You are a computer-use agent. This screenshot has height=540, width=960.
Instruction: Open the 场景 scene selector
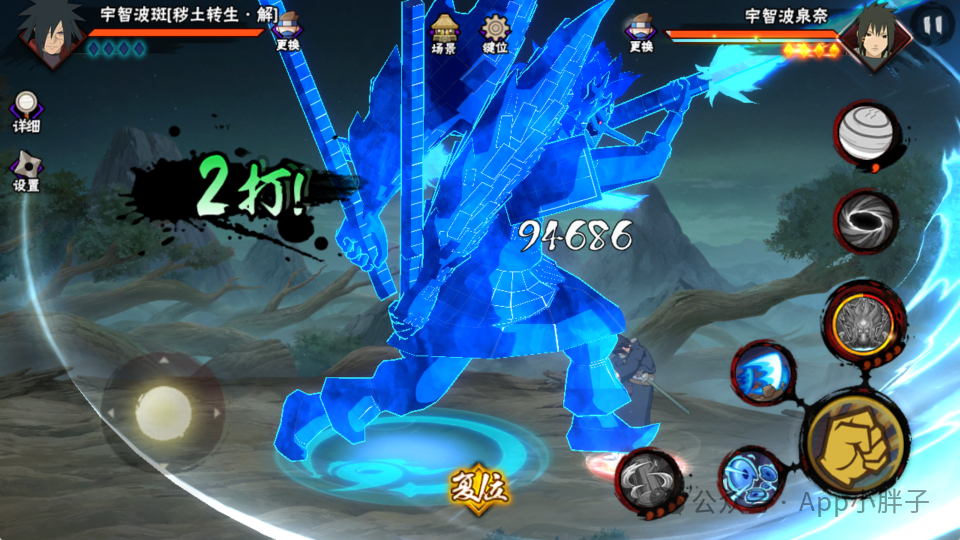point(443,34)
